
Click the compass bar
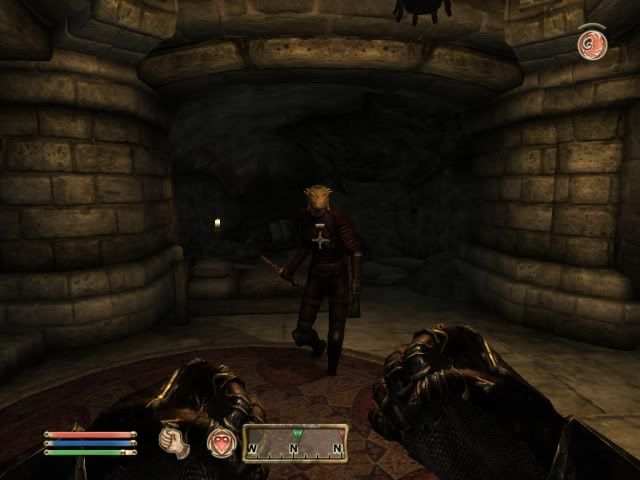point(296,442)
